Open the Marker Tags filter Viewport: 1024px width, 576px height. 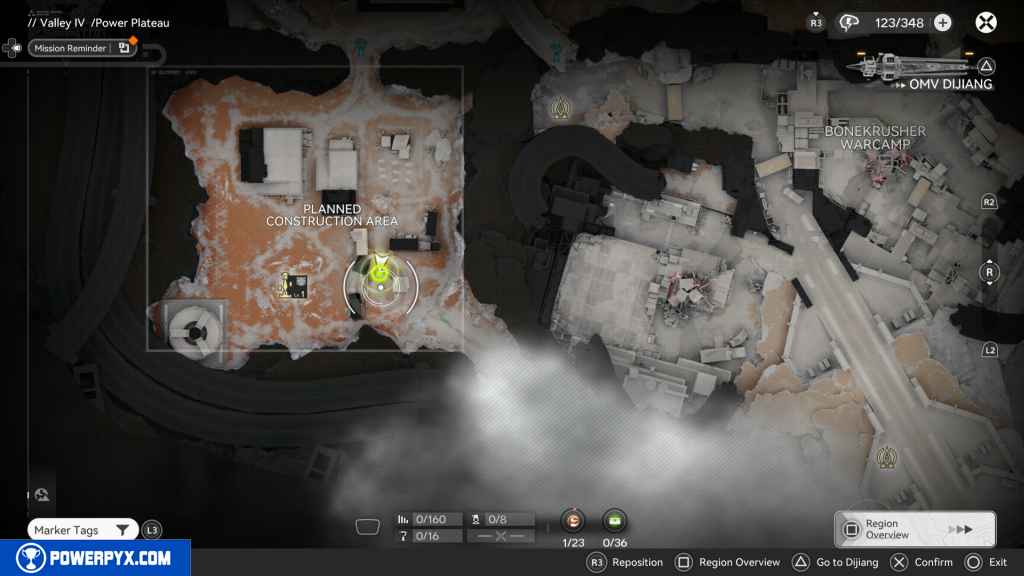(x=82, y=530)
